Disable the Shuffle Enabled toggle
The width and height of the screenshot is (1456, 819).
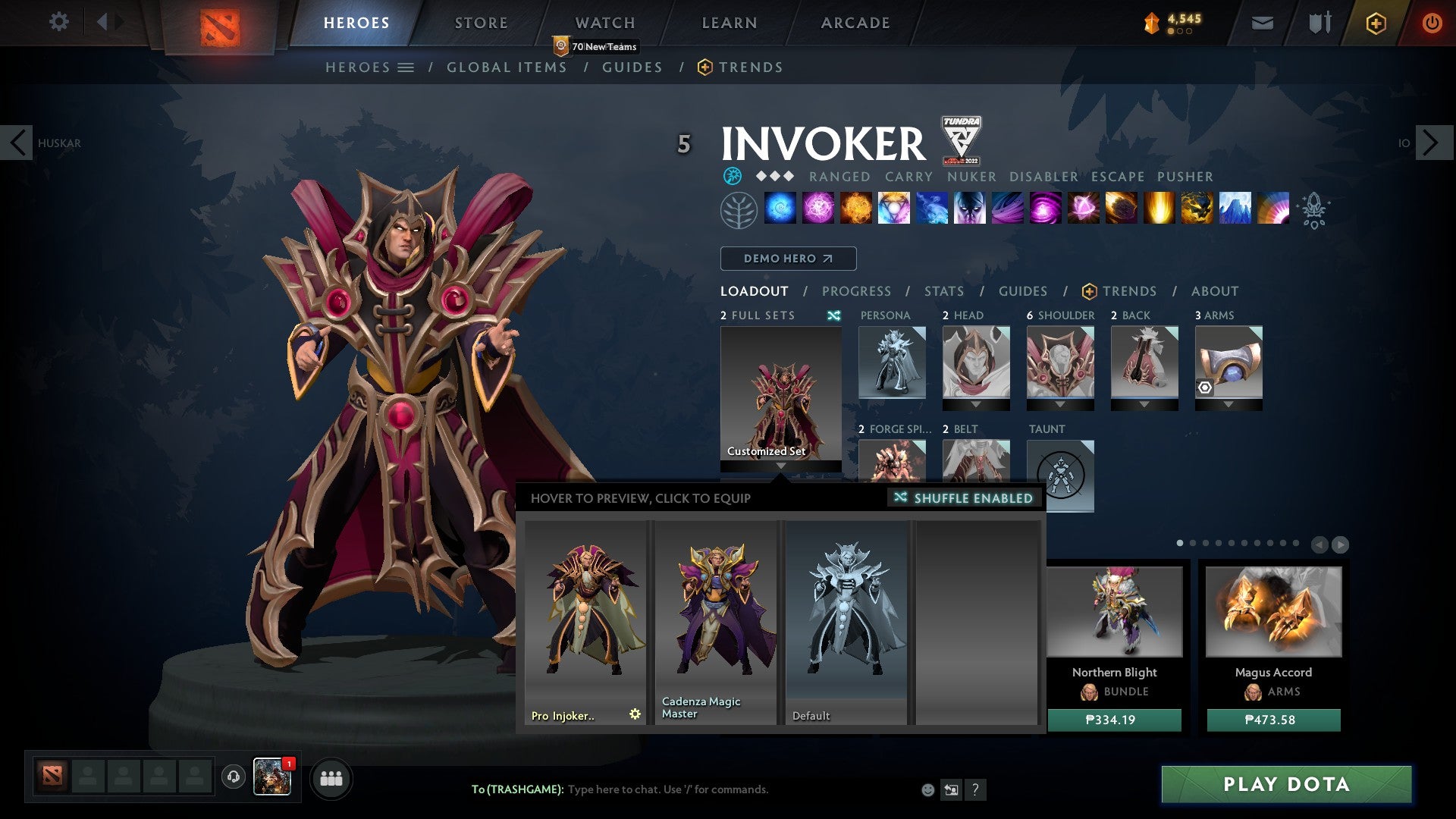coord(963,498)
